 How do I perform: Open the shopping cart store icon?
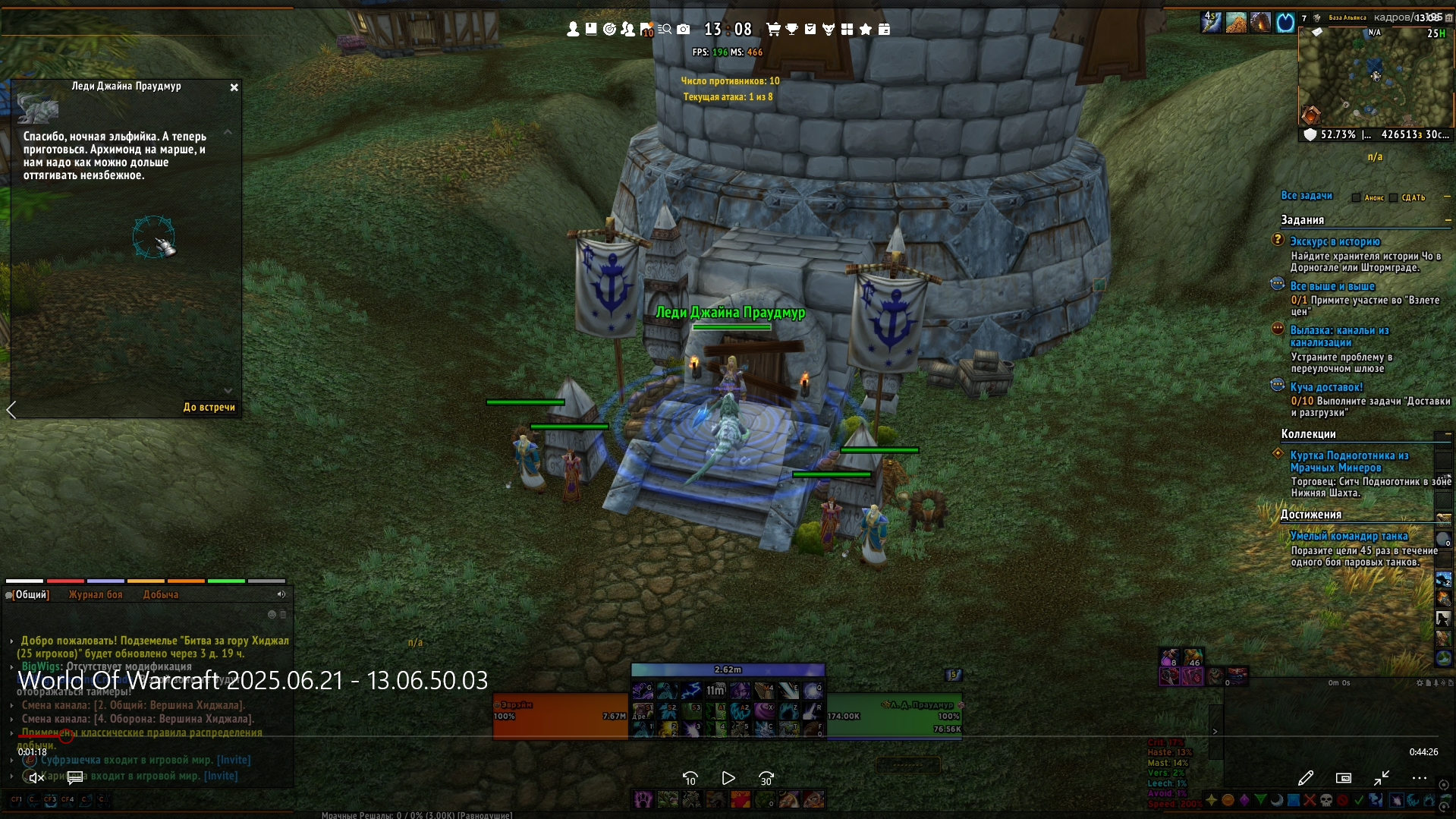pyautogui.click(x=773, y=29)
